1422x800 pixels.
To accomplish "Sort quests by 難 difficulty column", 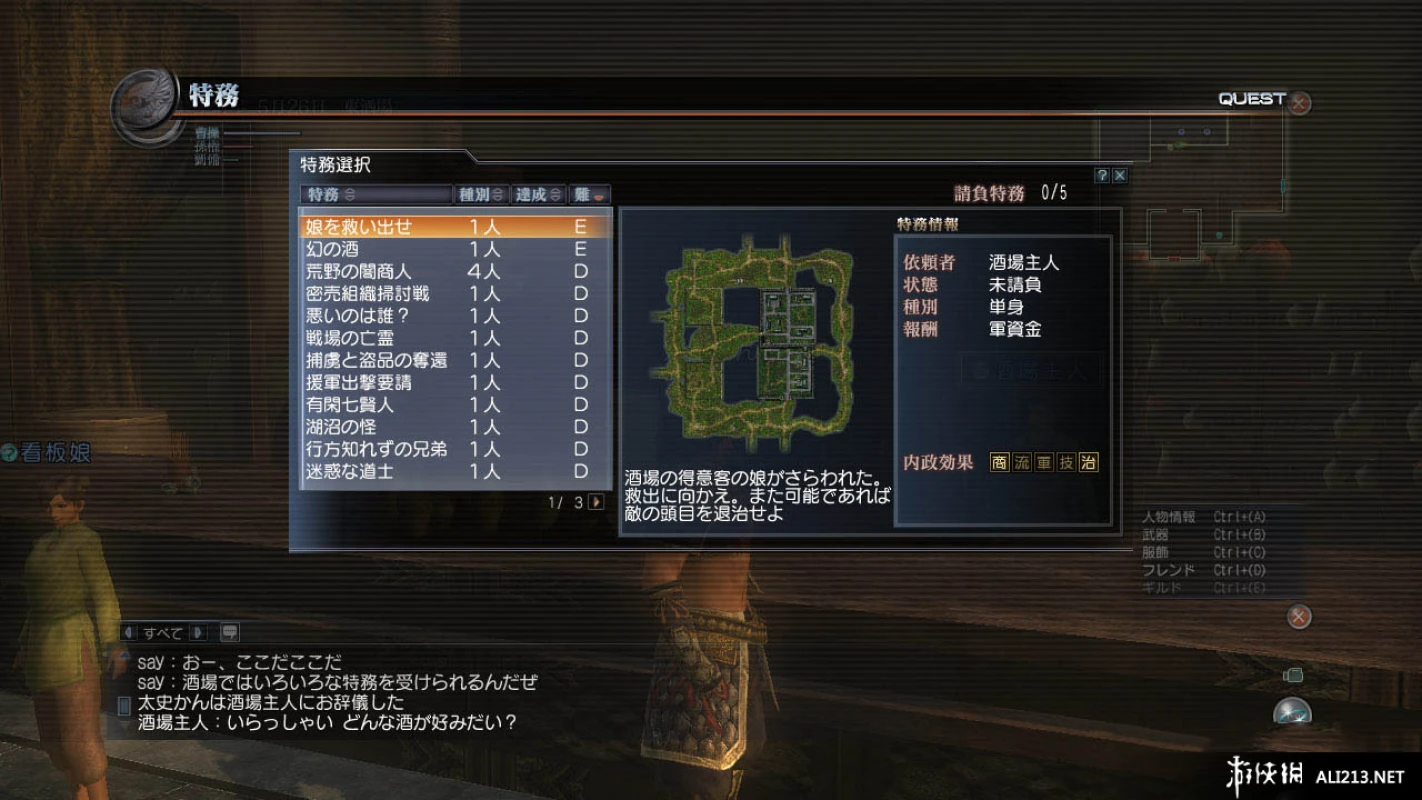I will coord(590,194).
